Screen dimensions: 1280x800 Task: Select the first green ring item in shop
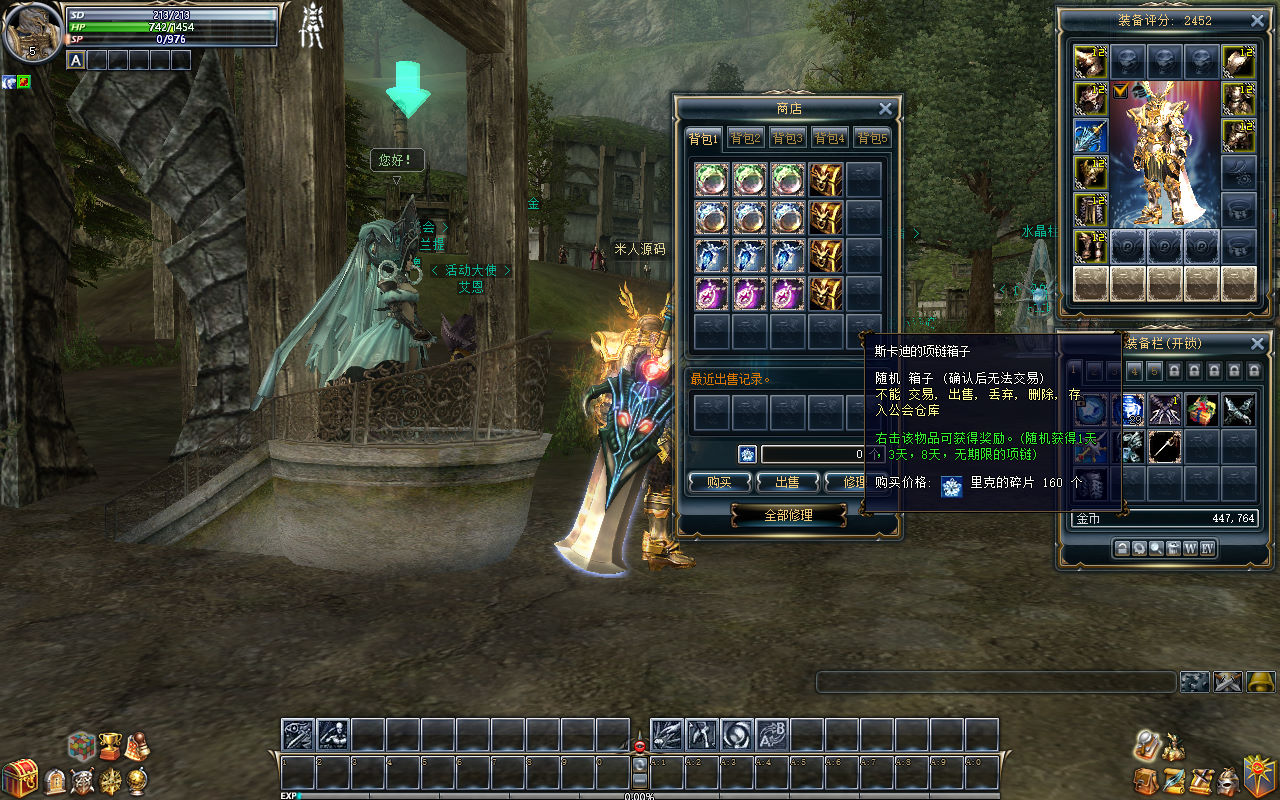click(x=711, y=180)
